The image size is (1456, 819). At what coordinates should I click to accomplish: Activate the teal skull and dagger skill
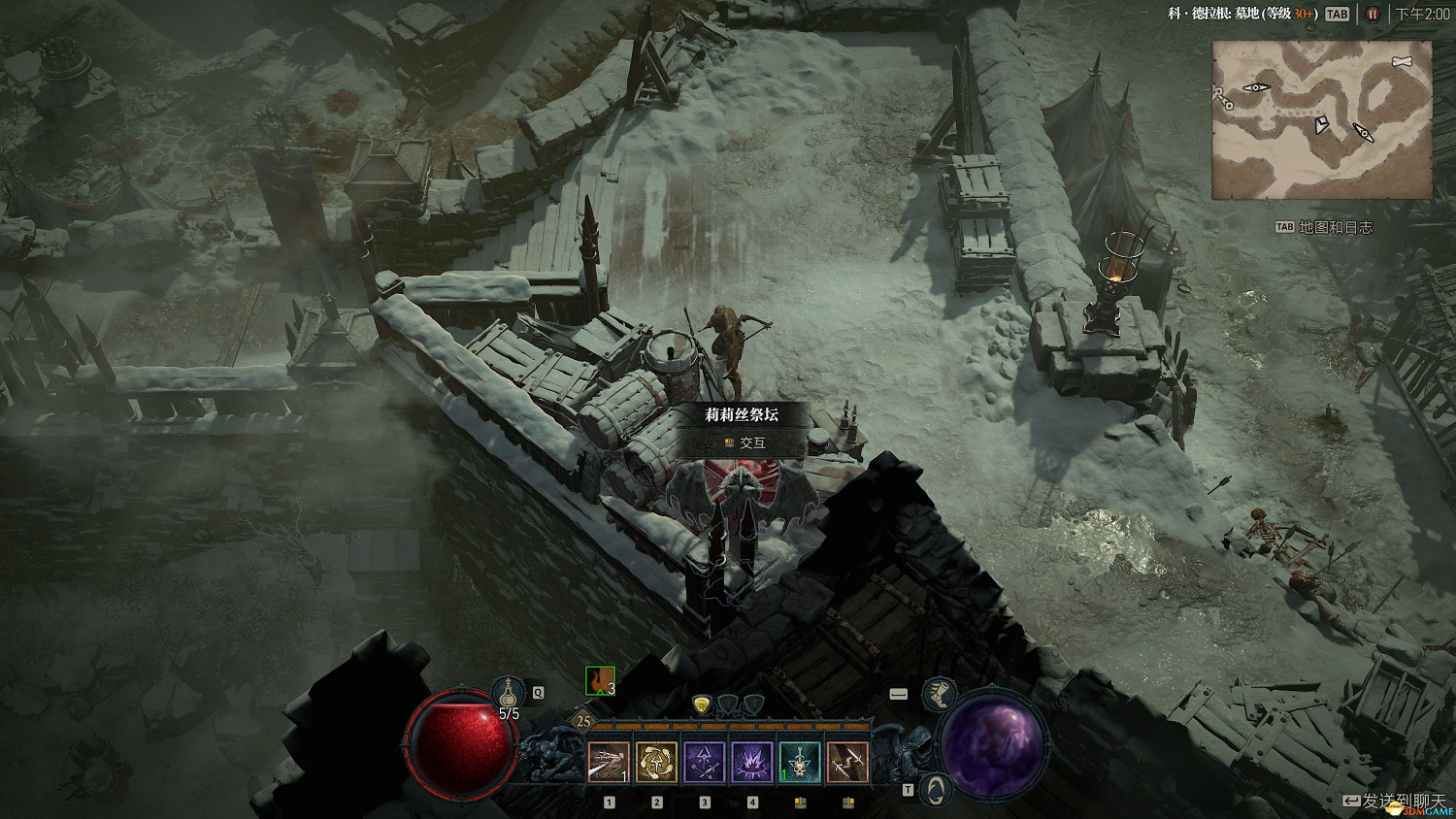[799, 762]
